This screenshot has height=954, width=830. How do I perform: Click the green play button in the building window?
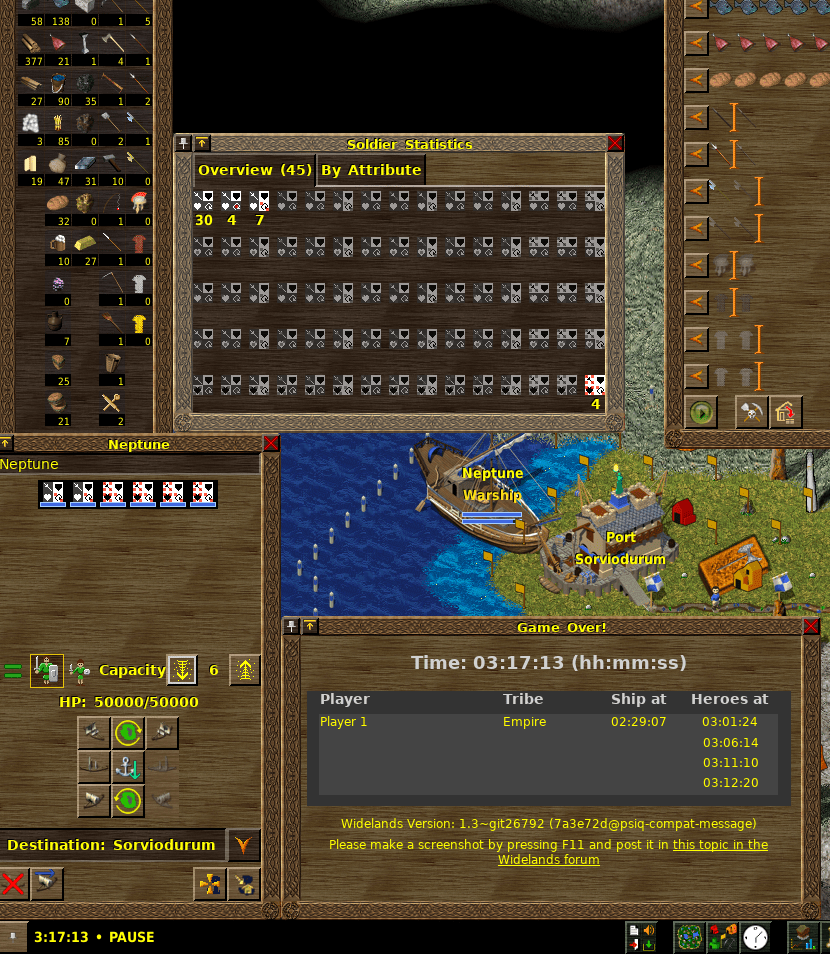point(701,412)
